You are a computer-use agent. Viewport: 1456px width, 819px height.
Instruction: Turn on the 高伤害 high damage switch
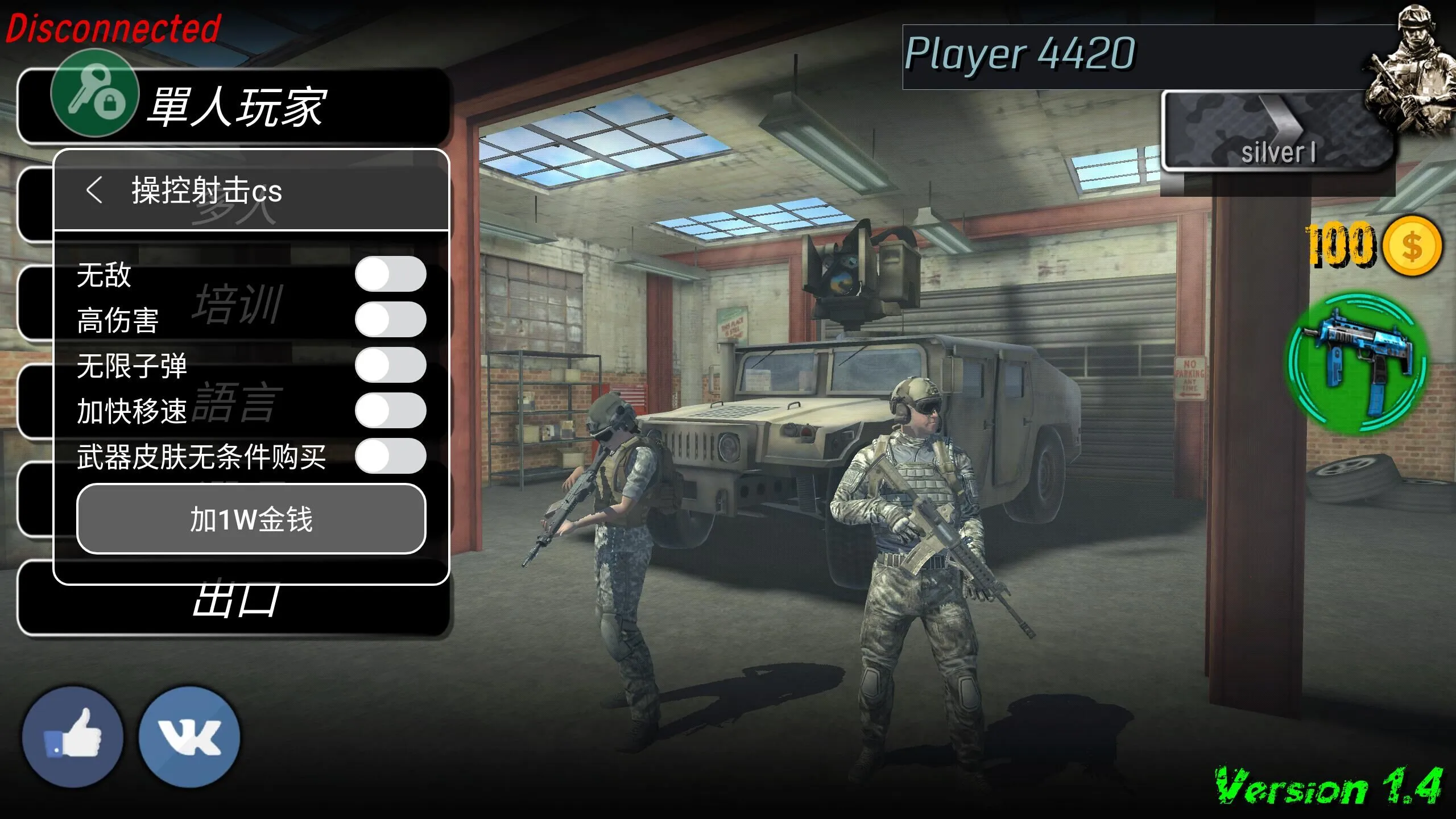390,319
